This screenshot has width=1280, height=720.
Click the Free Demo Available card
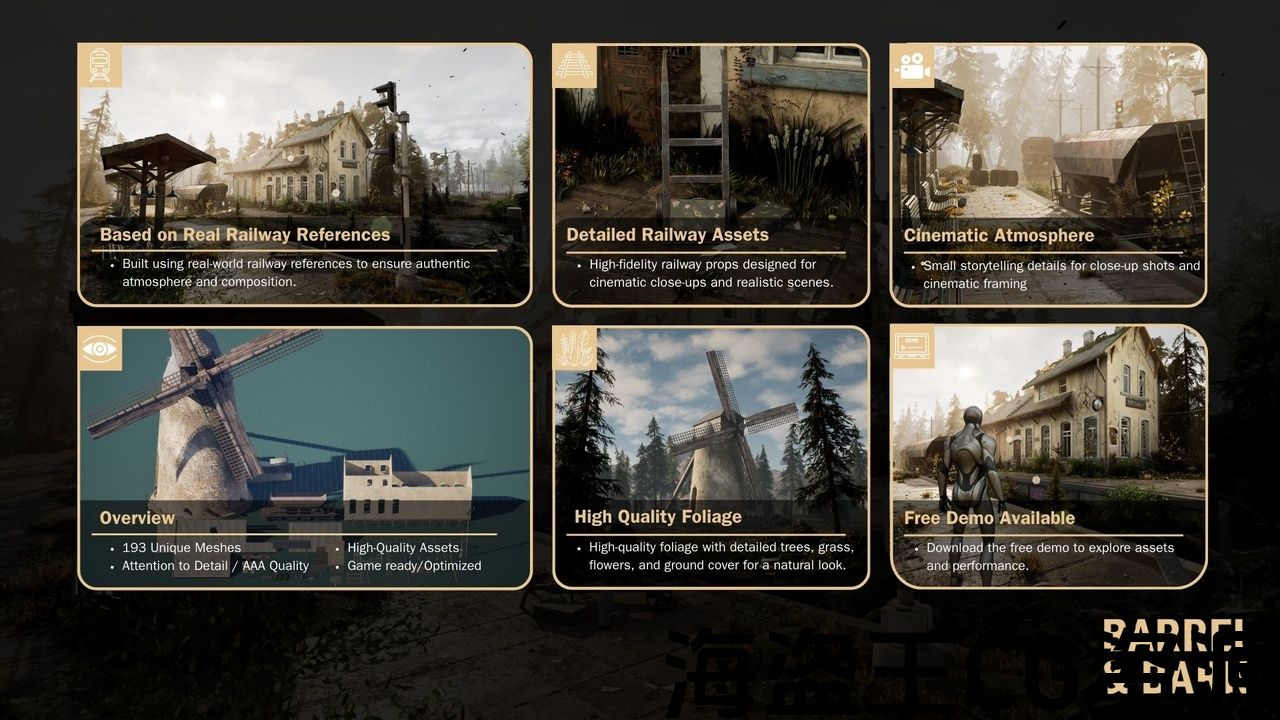tap(1048, 457)
